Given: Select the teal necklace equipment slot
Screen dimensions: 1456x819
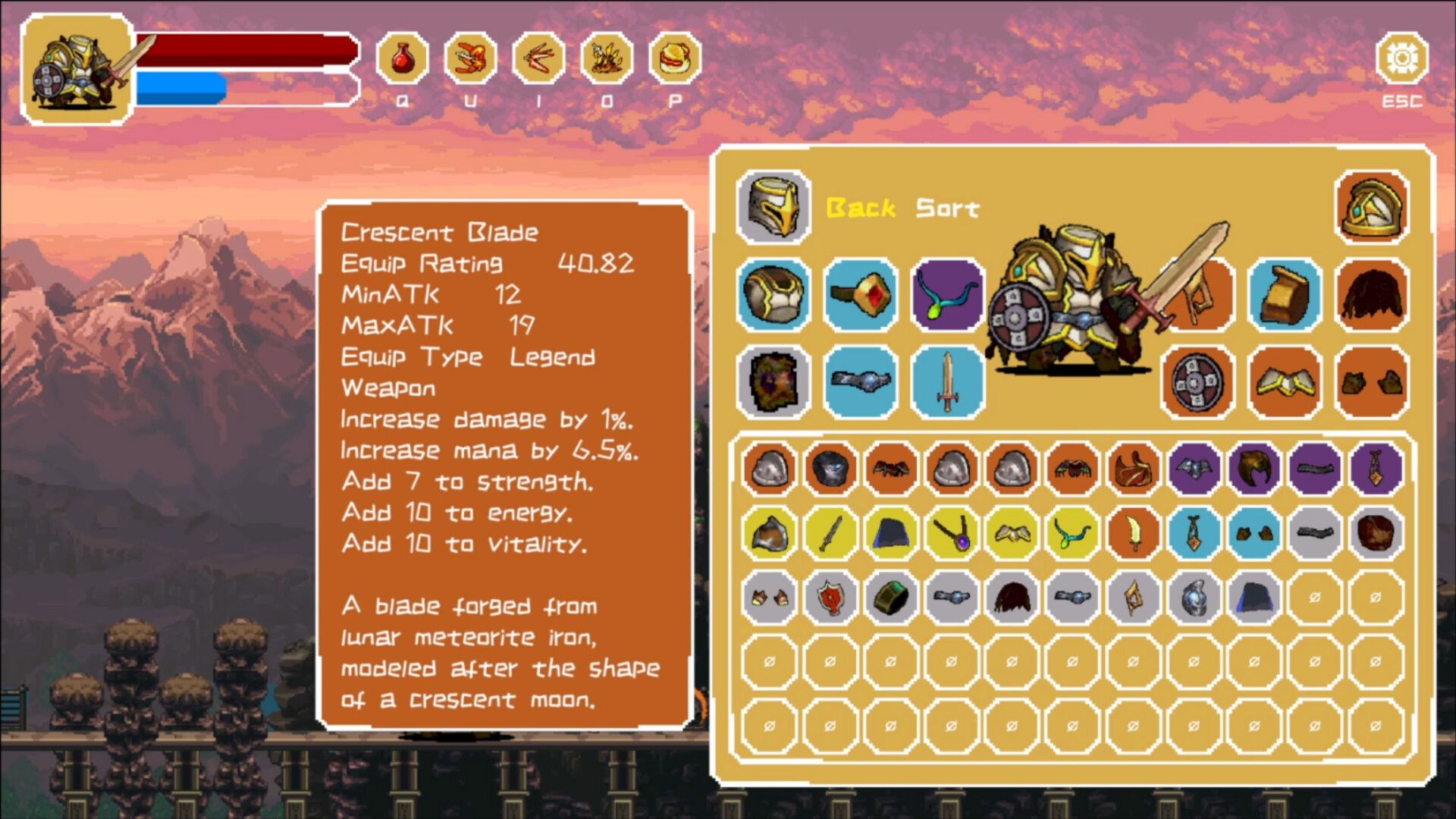Looking at the screenshot, I should (x=947, y=294).
